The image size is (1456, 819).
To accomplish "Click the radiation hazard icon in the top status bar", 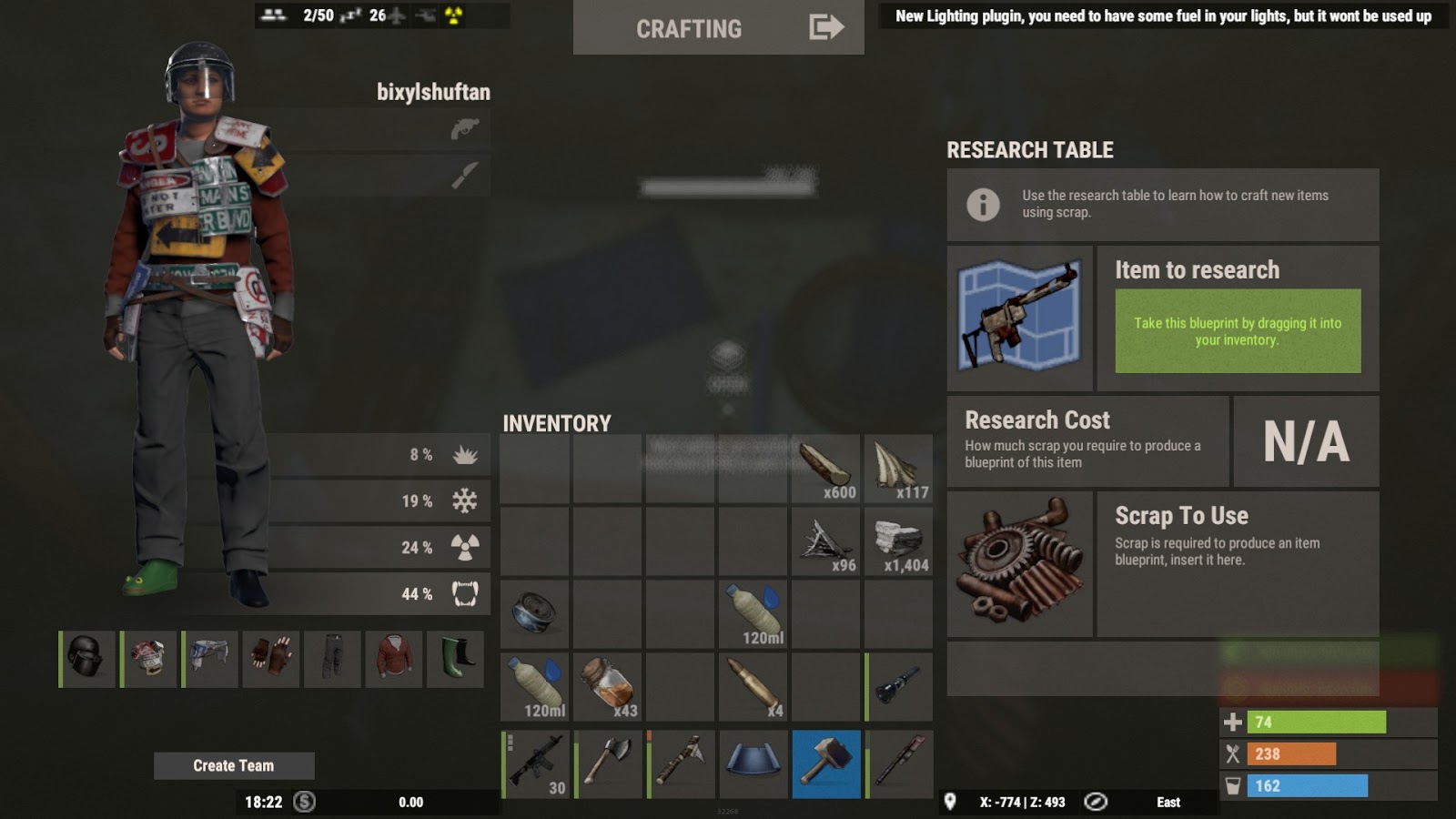I will (455, 15).
